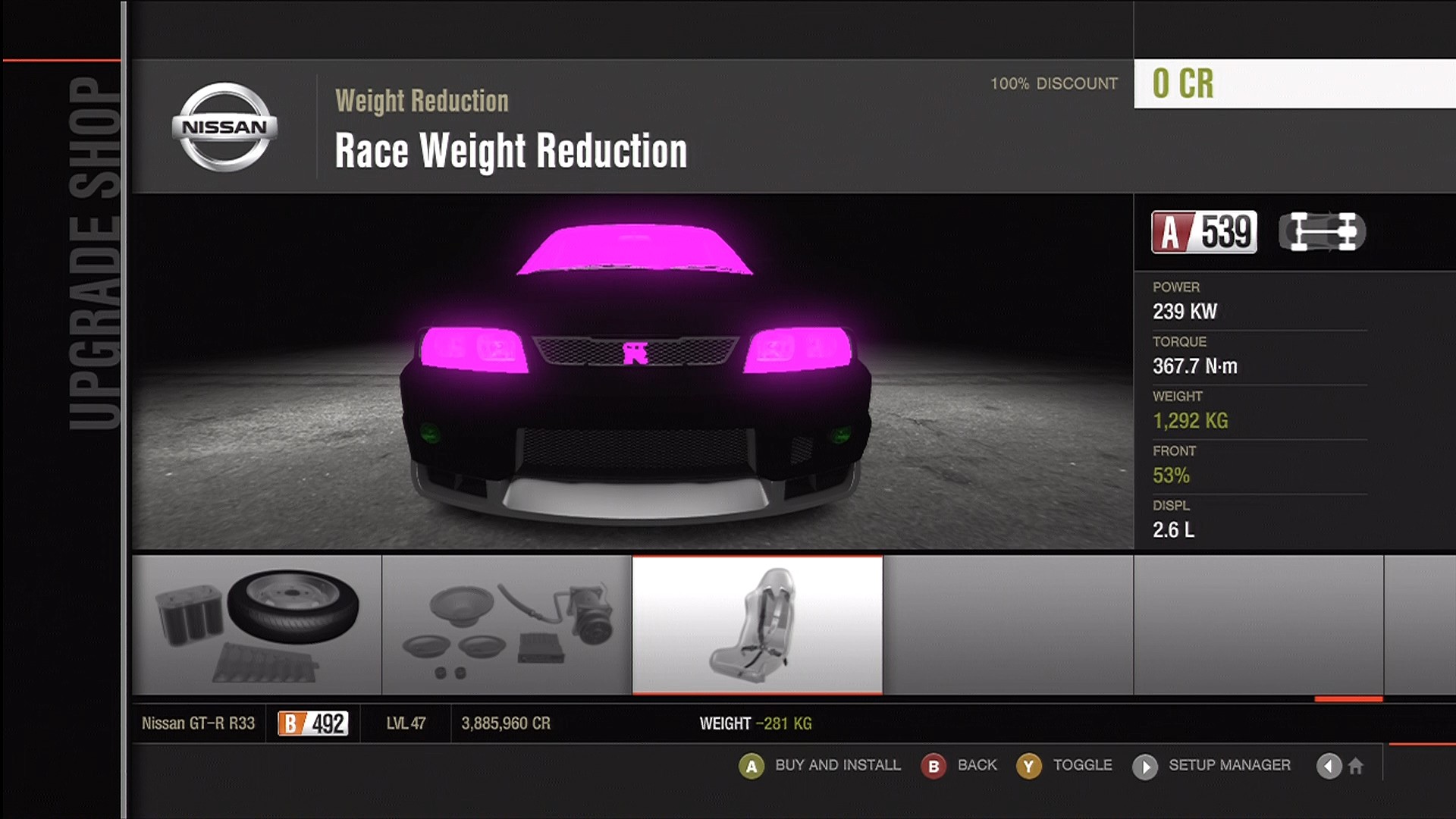Go back using the Back option
The height and width of the screenshot is (819, 1456).
pos(960,766)
